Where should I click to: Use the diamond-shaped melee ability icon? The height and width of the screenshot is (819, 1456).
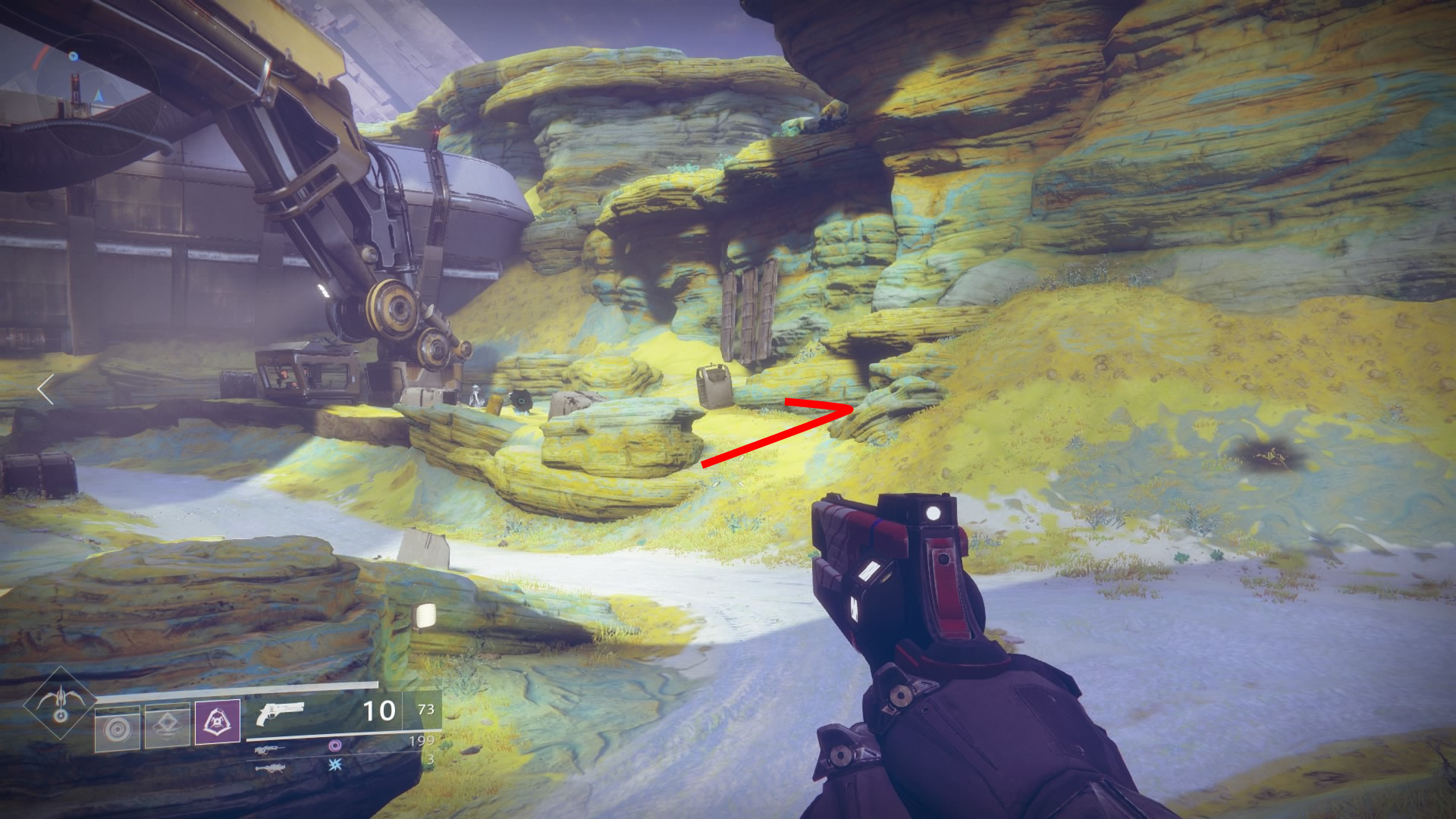168,726
